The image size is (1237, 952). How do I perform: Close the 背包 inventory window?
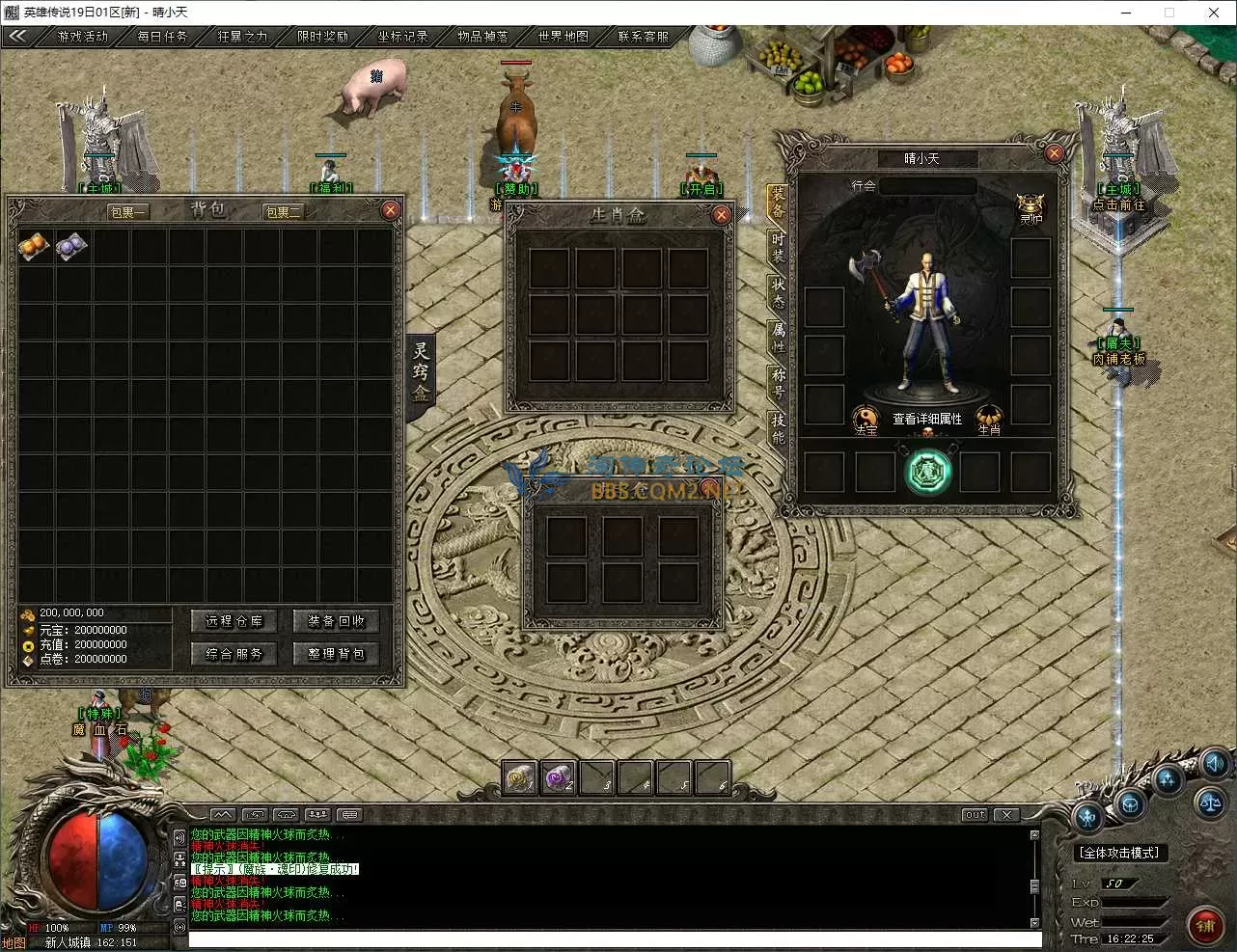click(390, 210)
